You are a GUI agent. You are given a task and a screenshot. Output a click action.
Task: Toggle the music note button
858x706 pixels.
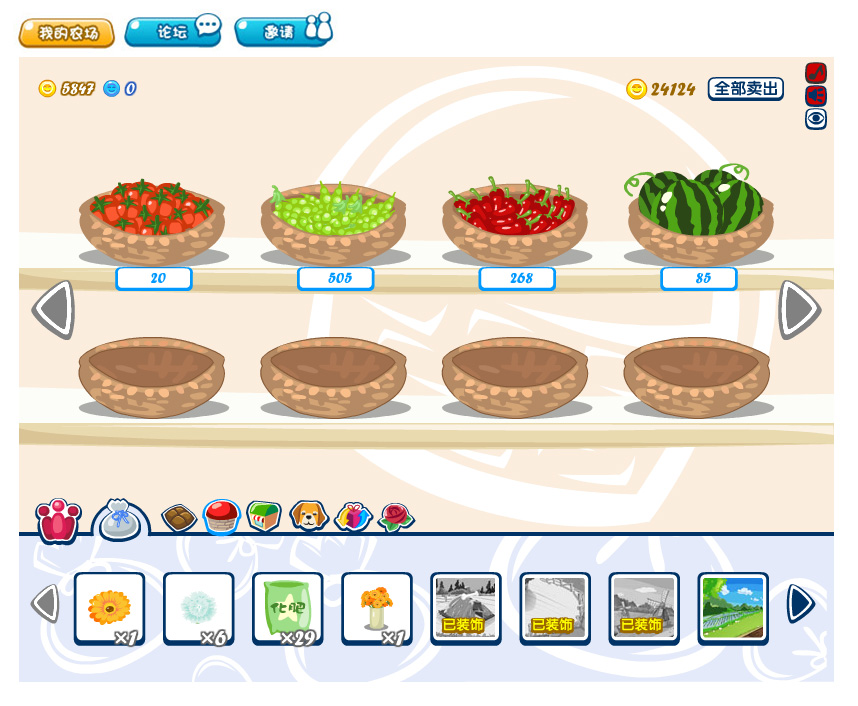pos(816,73)
